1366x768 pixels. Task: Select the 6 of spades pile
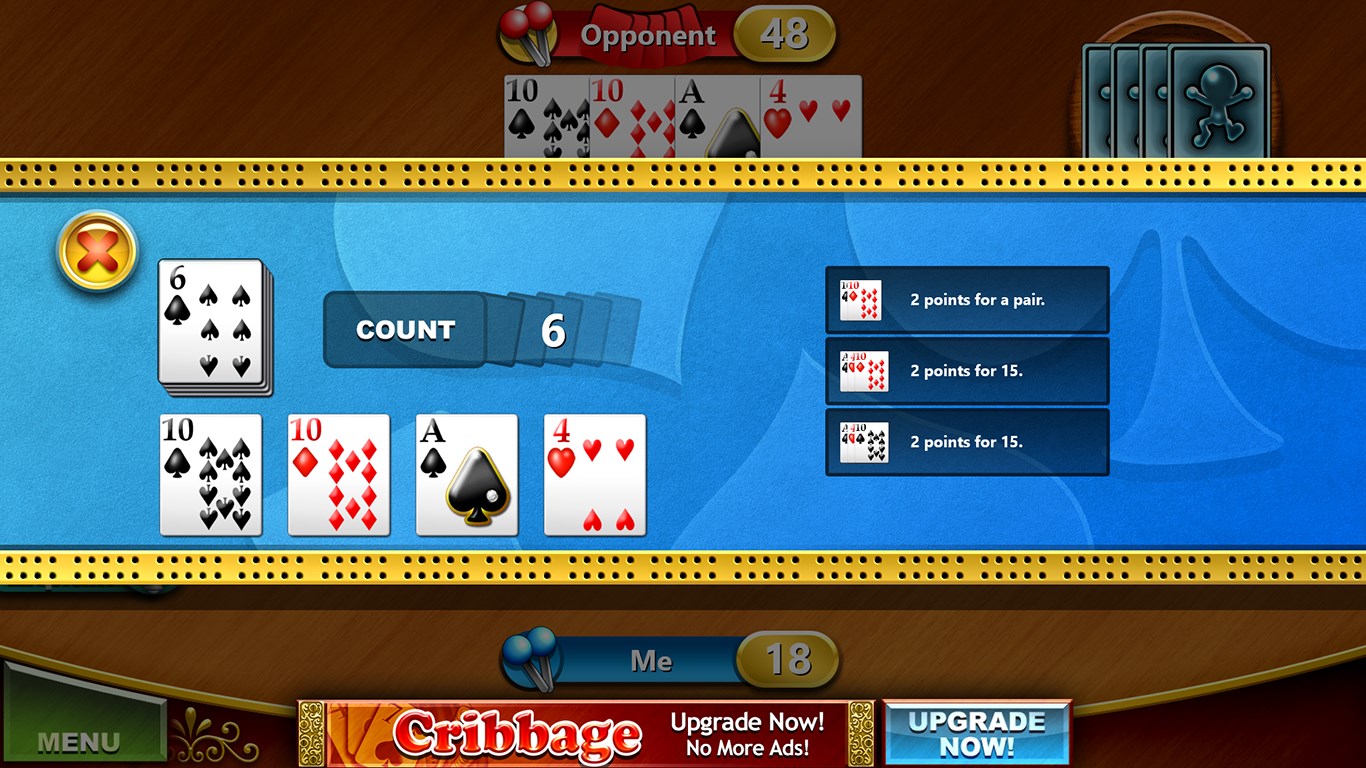click(x=211, y=326)
